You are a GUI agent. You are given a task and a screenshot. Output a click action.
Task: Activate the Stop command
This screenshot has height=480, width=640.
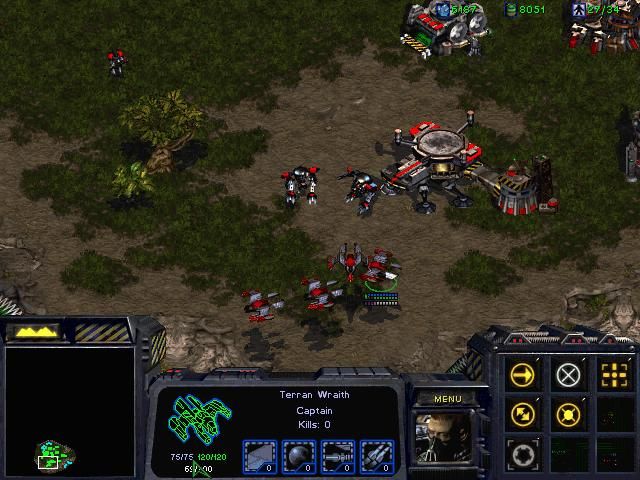click(x=568, y=374)
